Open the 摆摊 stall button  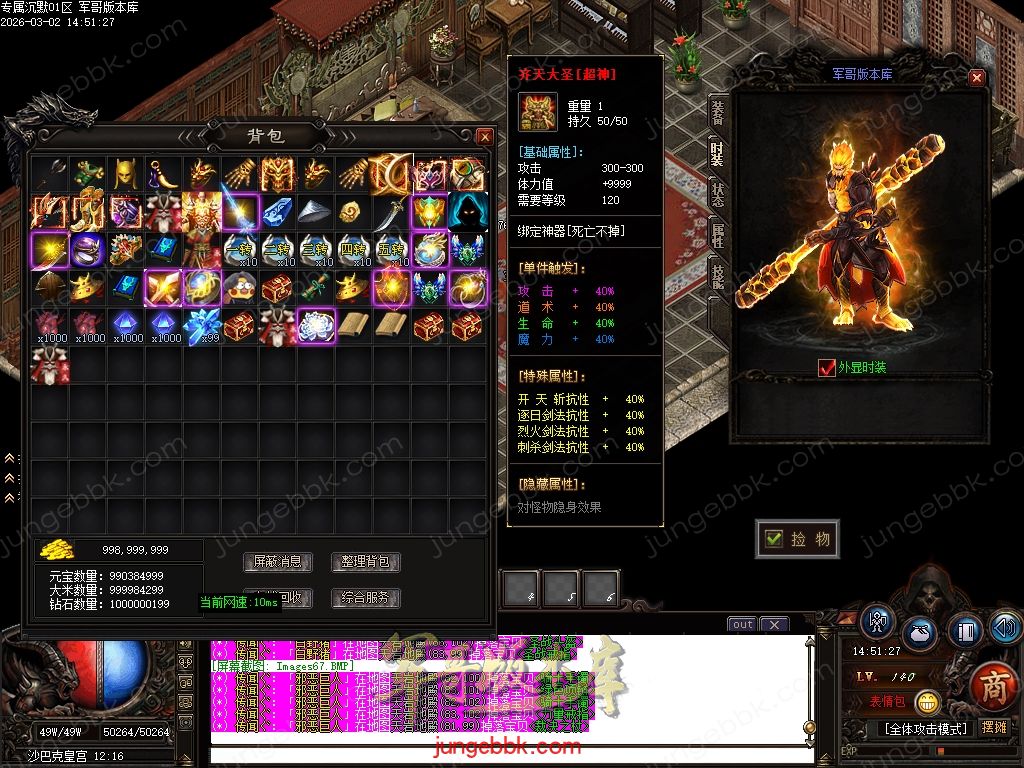994,727
